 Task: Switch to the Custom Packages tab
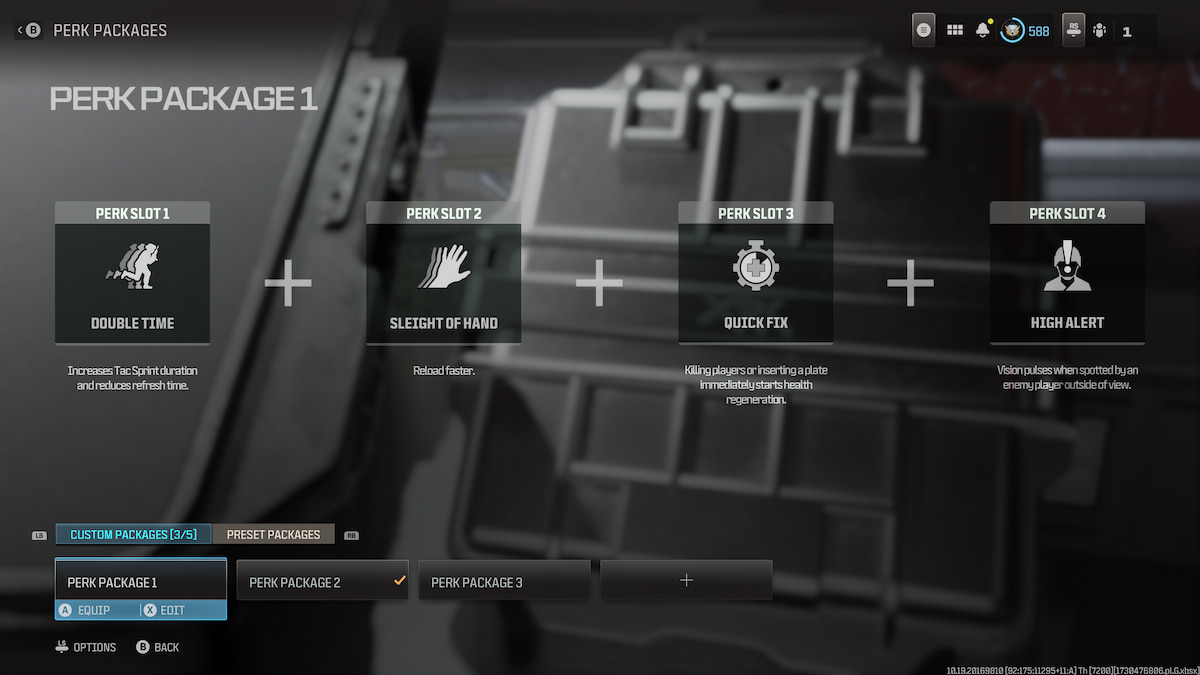click(x=133, y=535)
